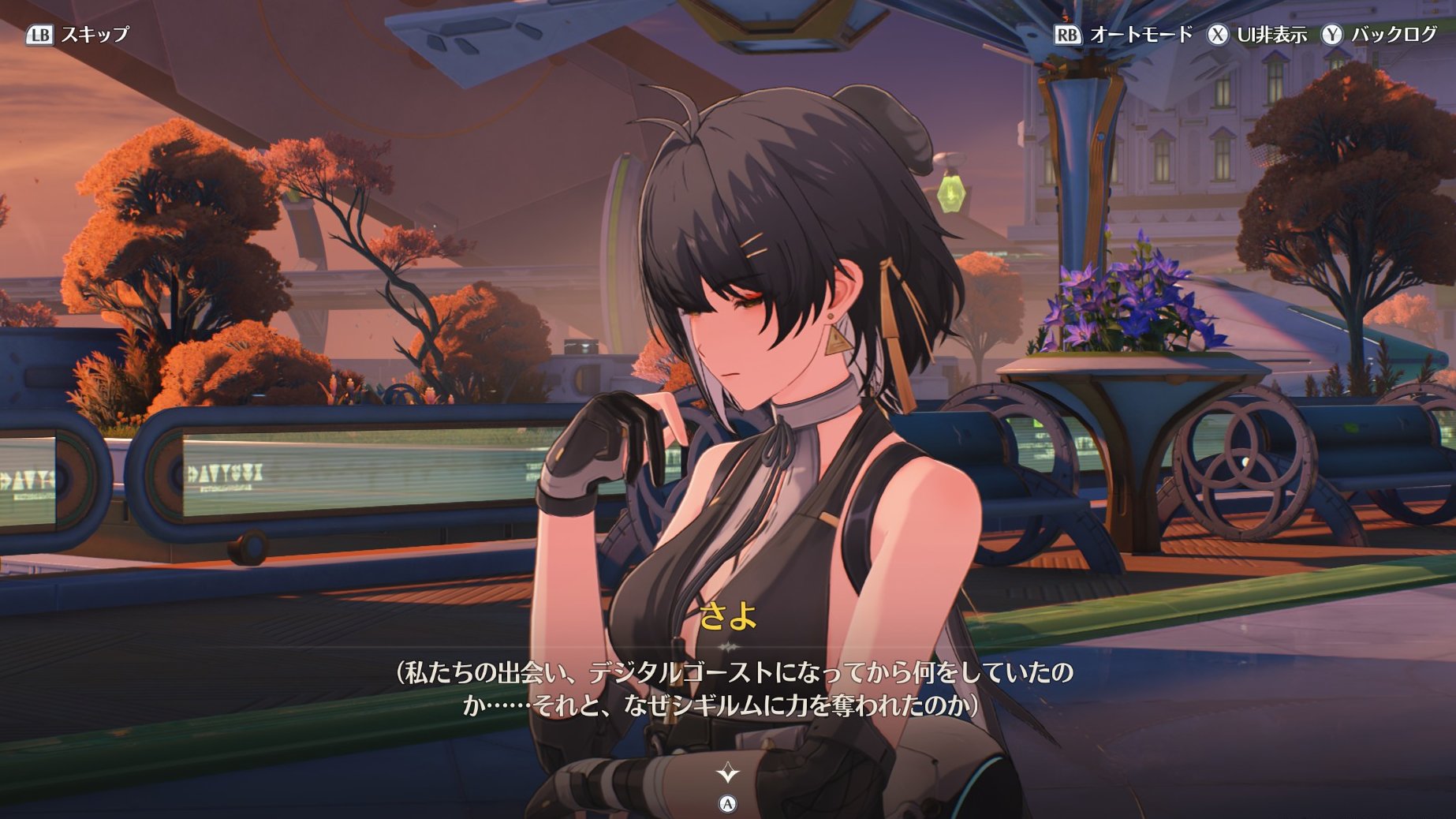
Task: Open the バックログ dialogue backlog
Action: [1380, 35]
